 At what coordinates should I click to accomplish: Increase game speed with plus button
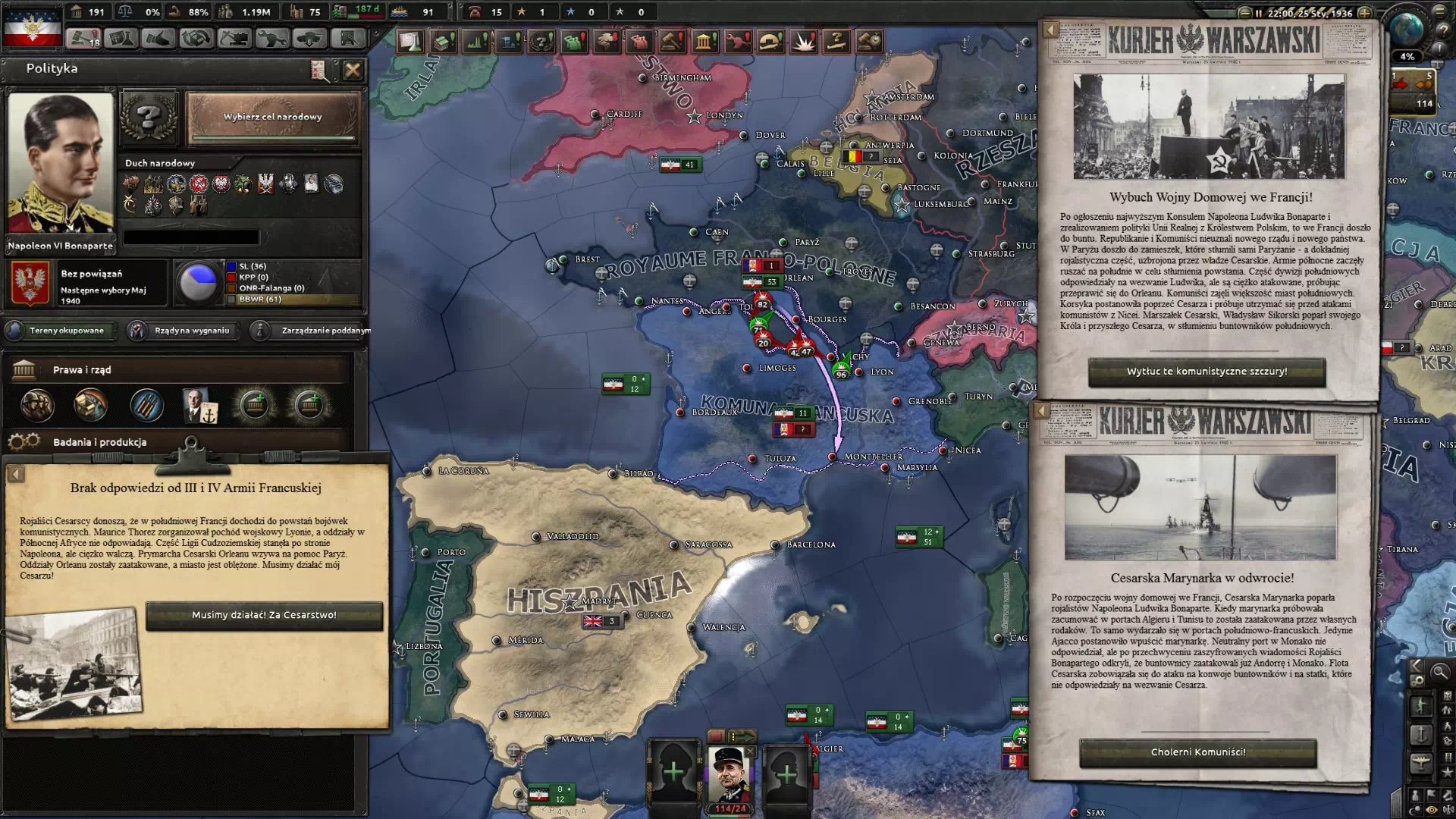point(1364,13)
